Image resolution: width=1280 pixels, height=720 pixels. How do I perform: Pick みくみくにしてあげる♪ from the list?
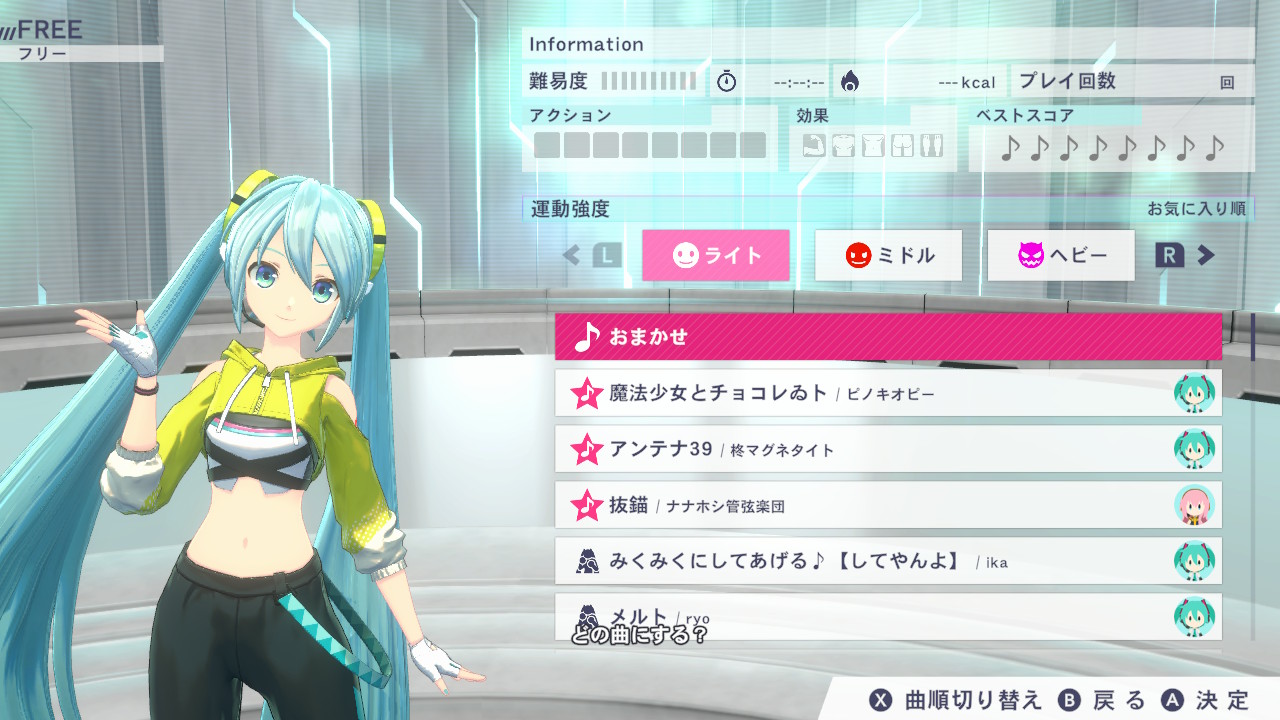click(x=888, y=561)
